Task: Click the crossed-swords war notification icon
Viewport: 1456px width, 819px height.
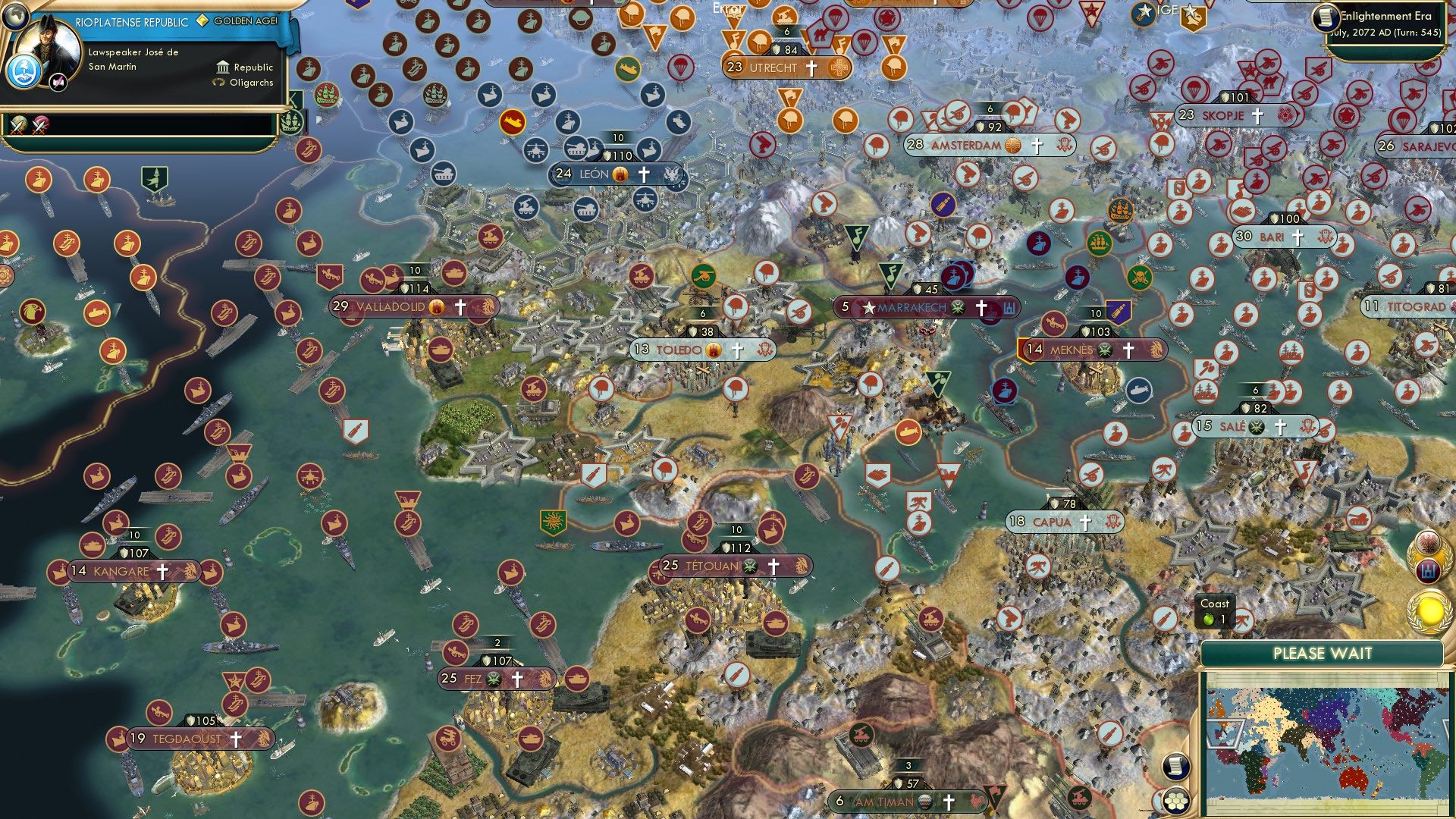Action: (x=19, y=125)
